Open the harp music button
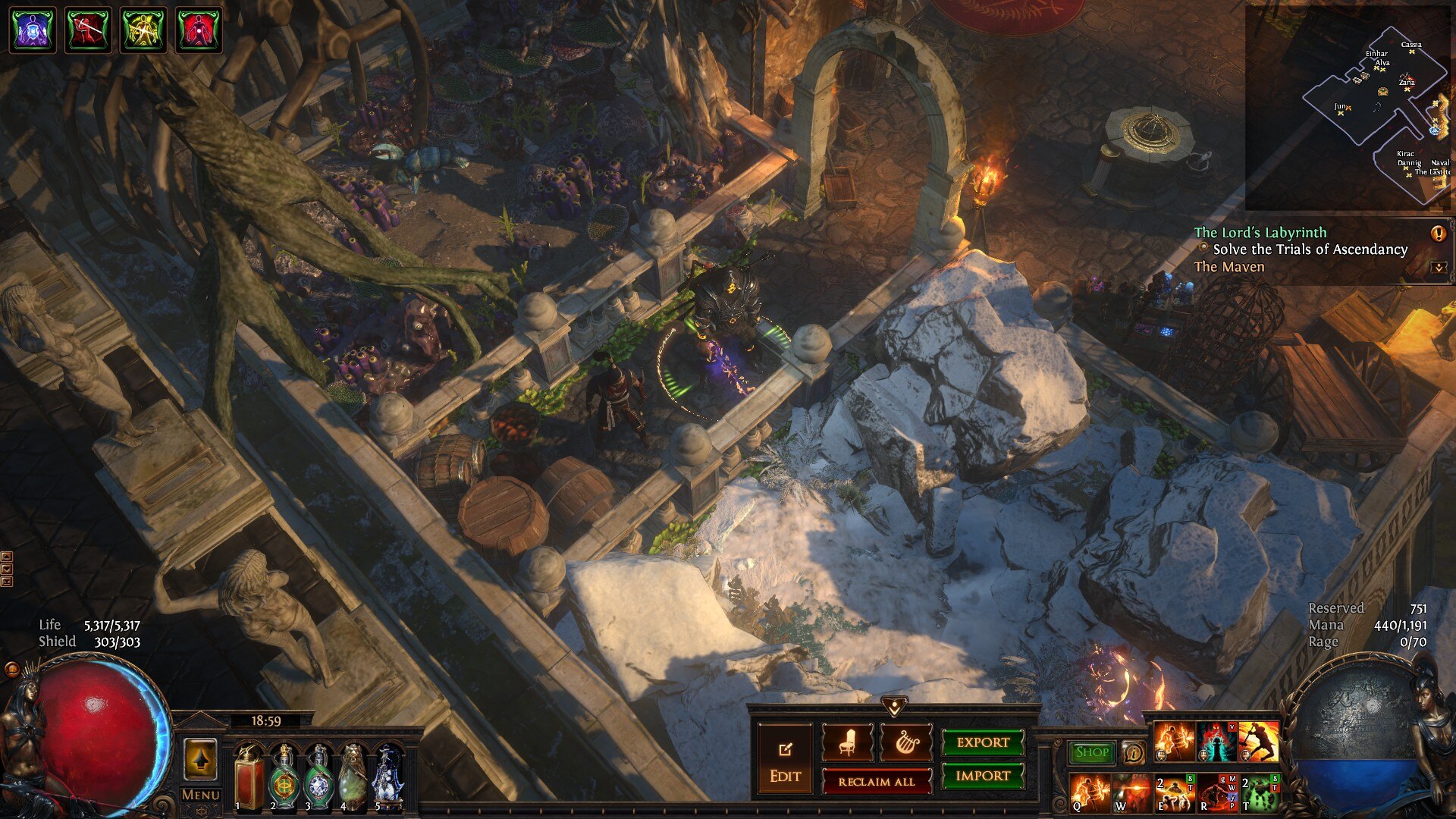The height and width of the screenshot is (819, 1456). (905, 743)
